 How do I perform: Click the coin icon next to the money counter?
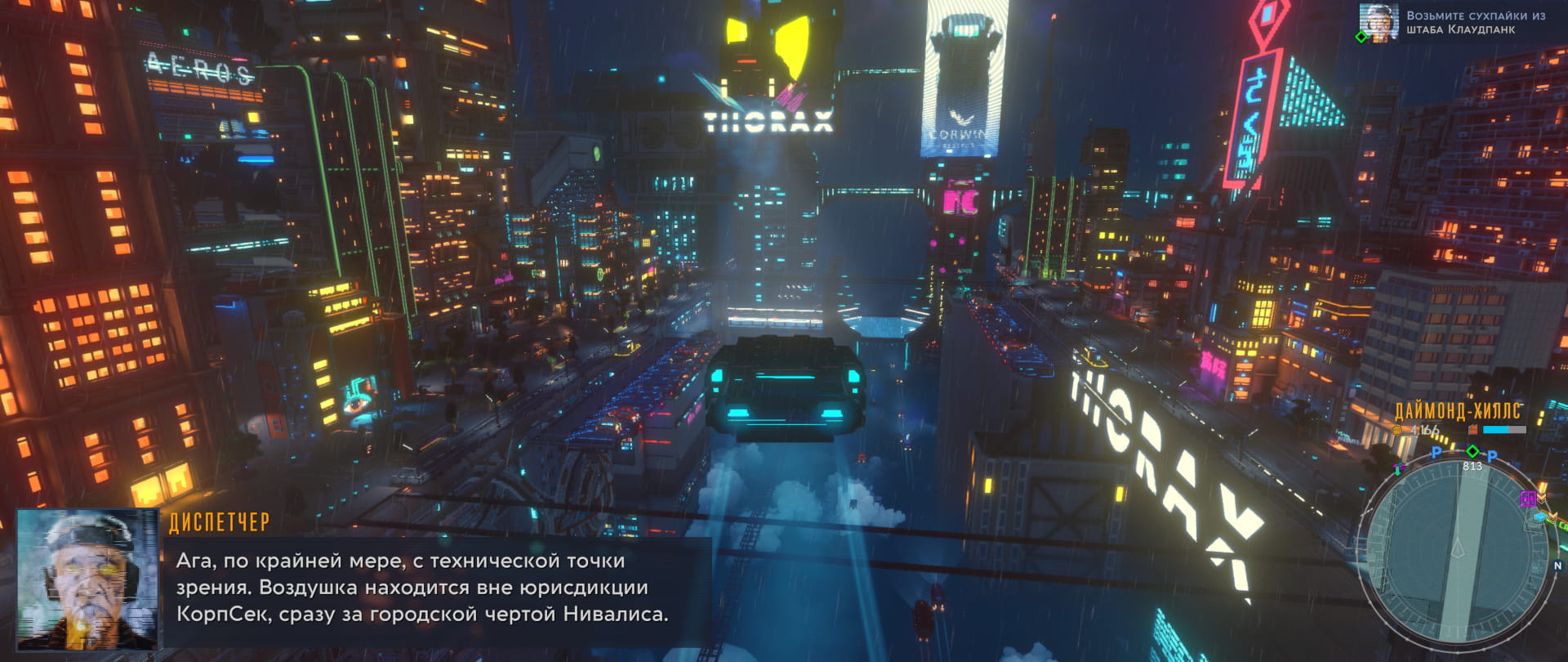click(1396, 430)
